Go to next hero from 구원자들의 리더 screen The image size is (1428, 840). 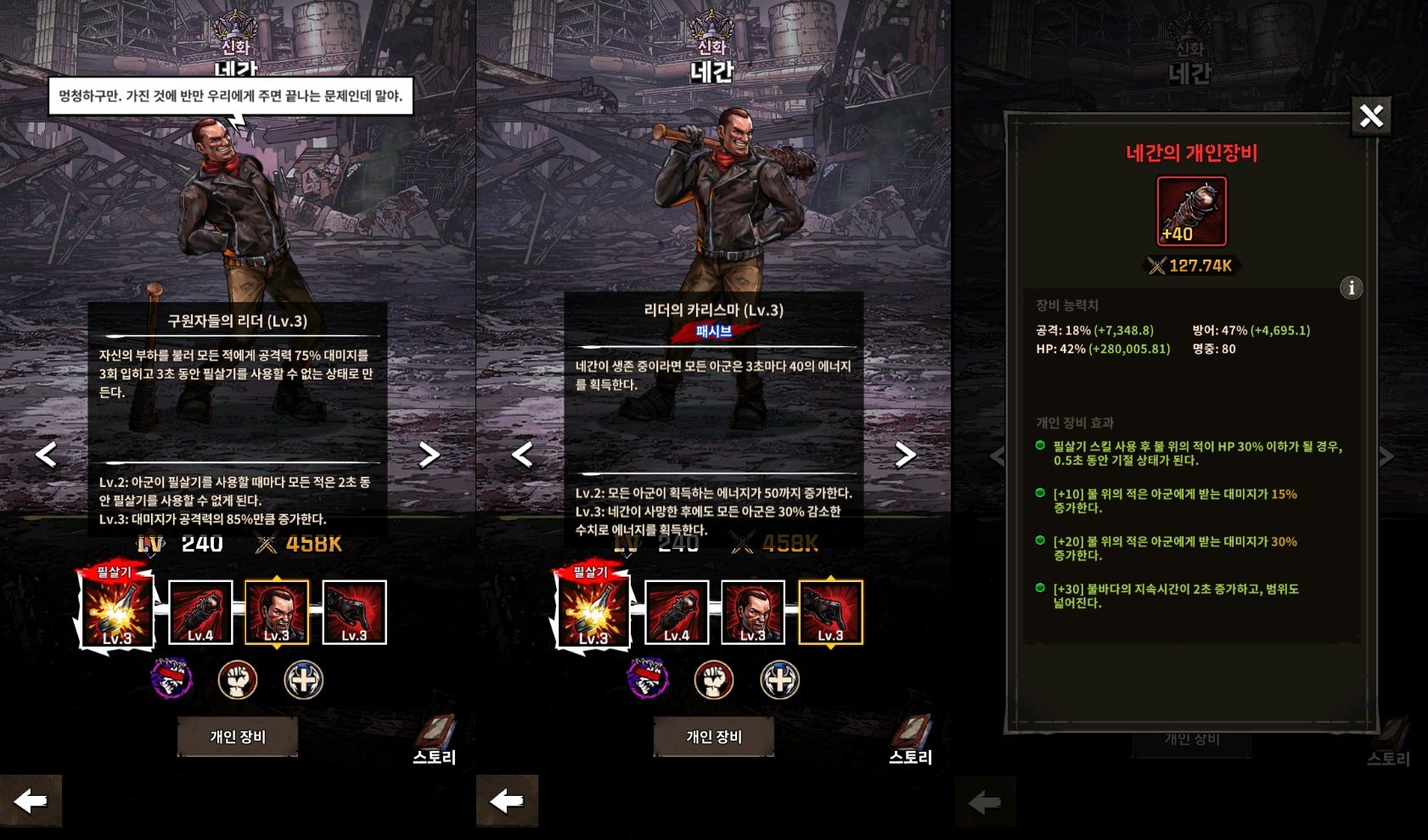click(430, 455)
